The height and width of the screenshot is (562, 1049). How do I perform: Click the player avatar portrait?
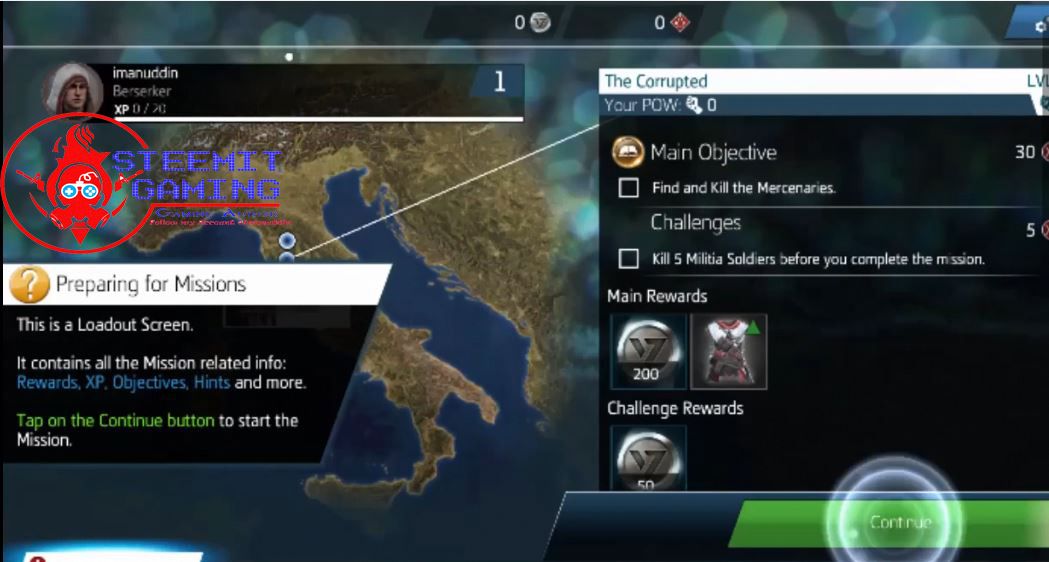click(72, 90)
